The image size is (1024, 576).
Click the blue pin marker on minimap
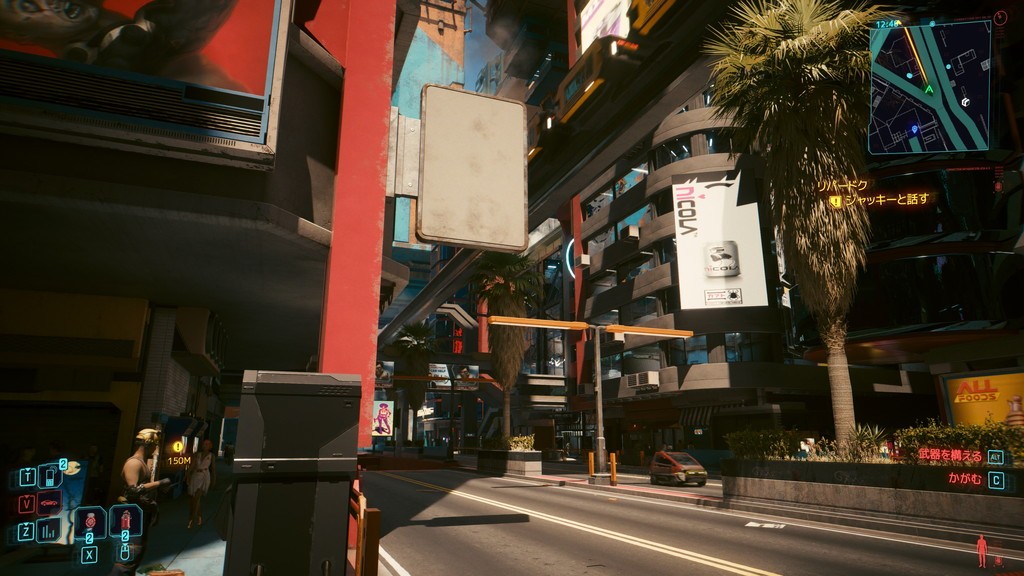(914, 129)
